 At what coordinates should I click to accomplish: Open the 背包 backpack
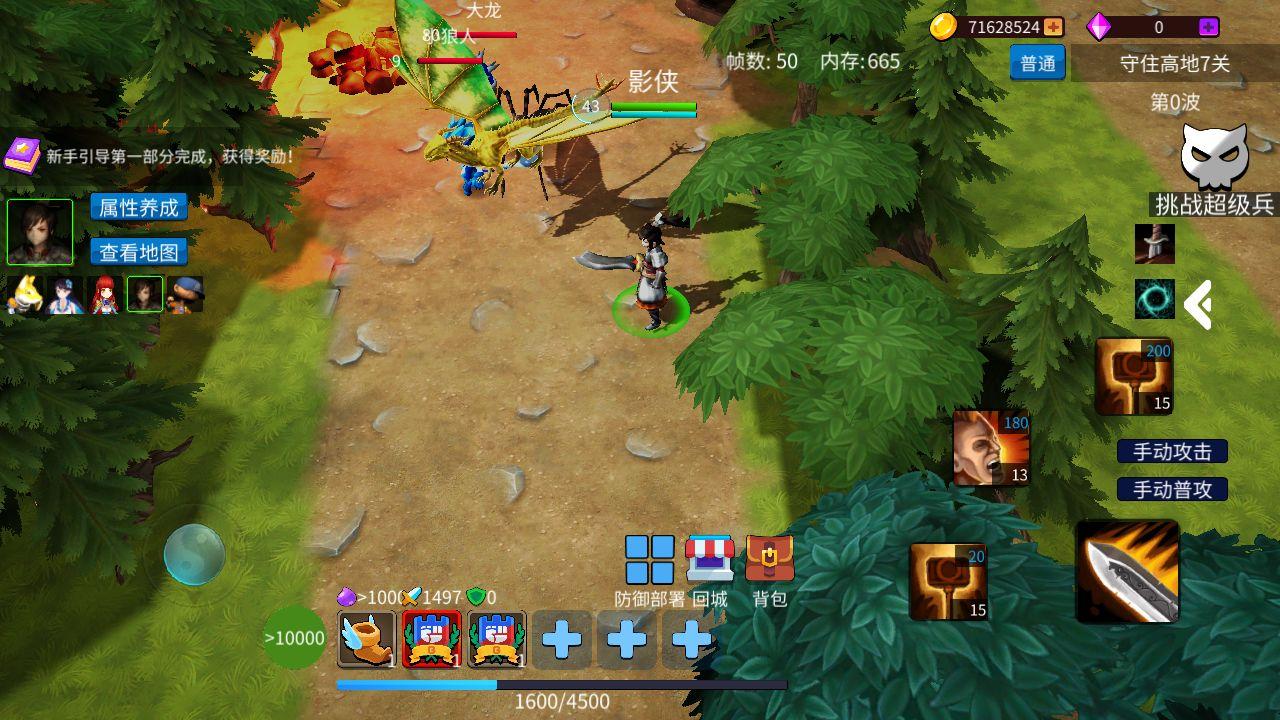click(x=769, y=560)
